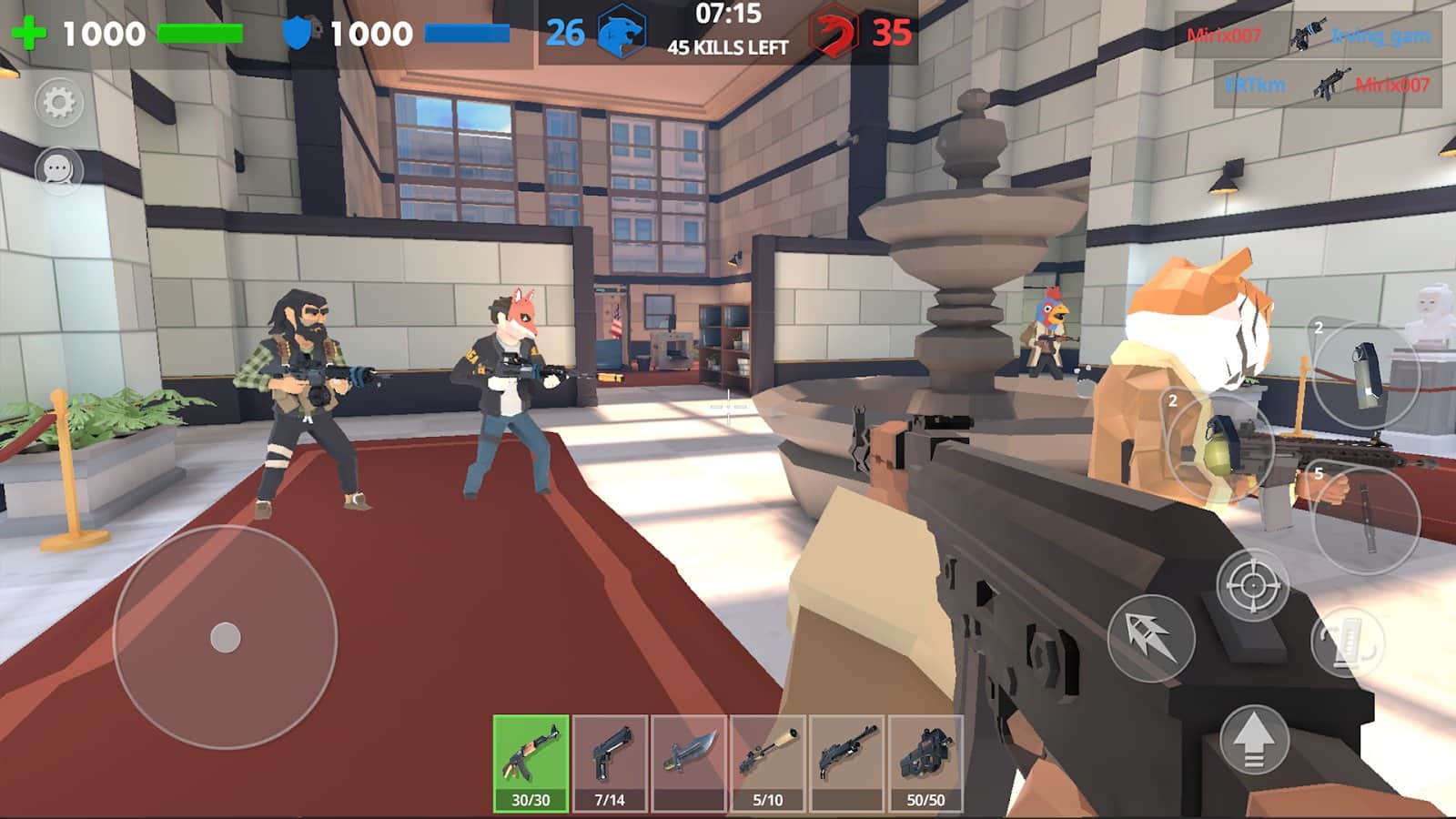Select the AK-47 rifle slot
Image resolution: width=1456 pixels, height=819 pixels.
coord(531,763)
